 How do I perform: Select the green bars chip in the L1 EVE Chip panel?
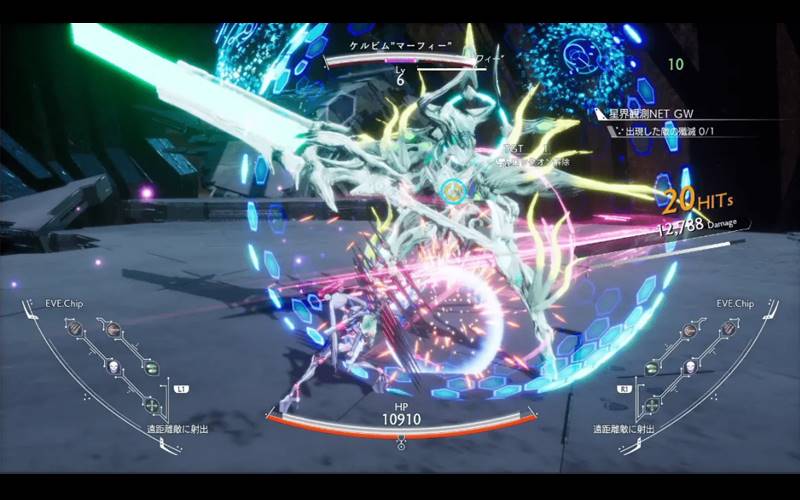pos(151,367)
